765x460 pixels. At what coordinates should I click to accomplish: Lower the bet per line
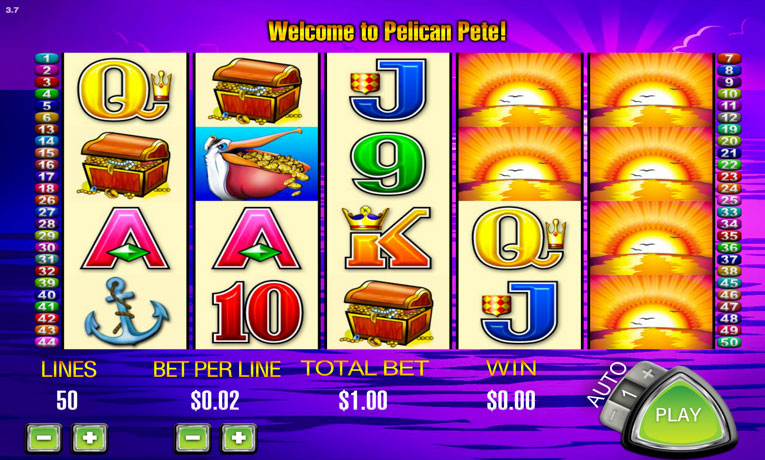click(193, 437)
